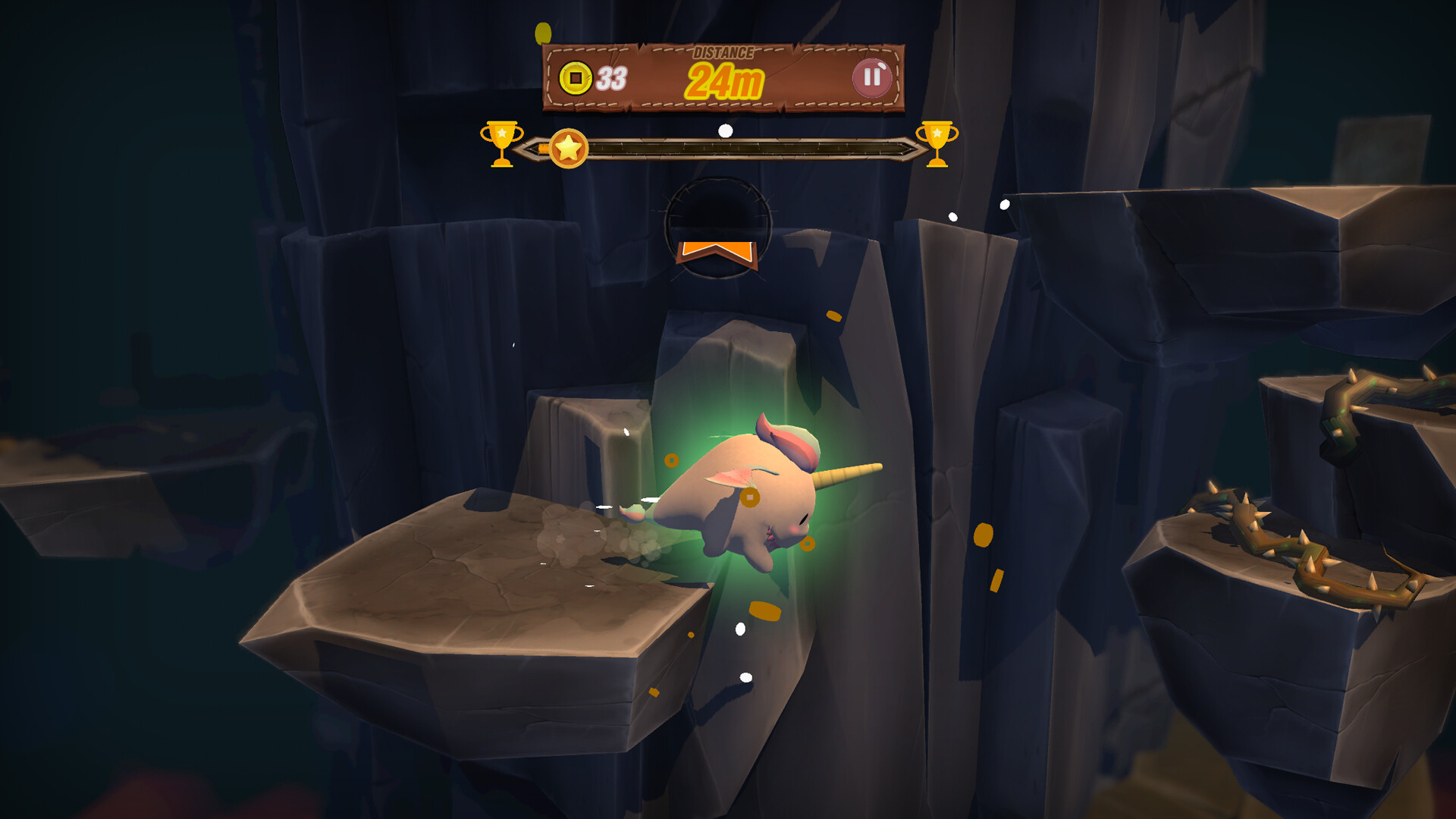Pause the game with the round button

point(871,77)
